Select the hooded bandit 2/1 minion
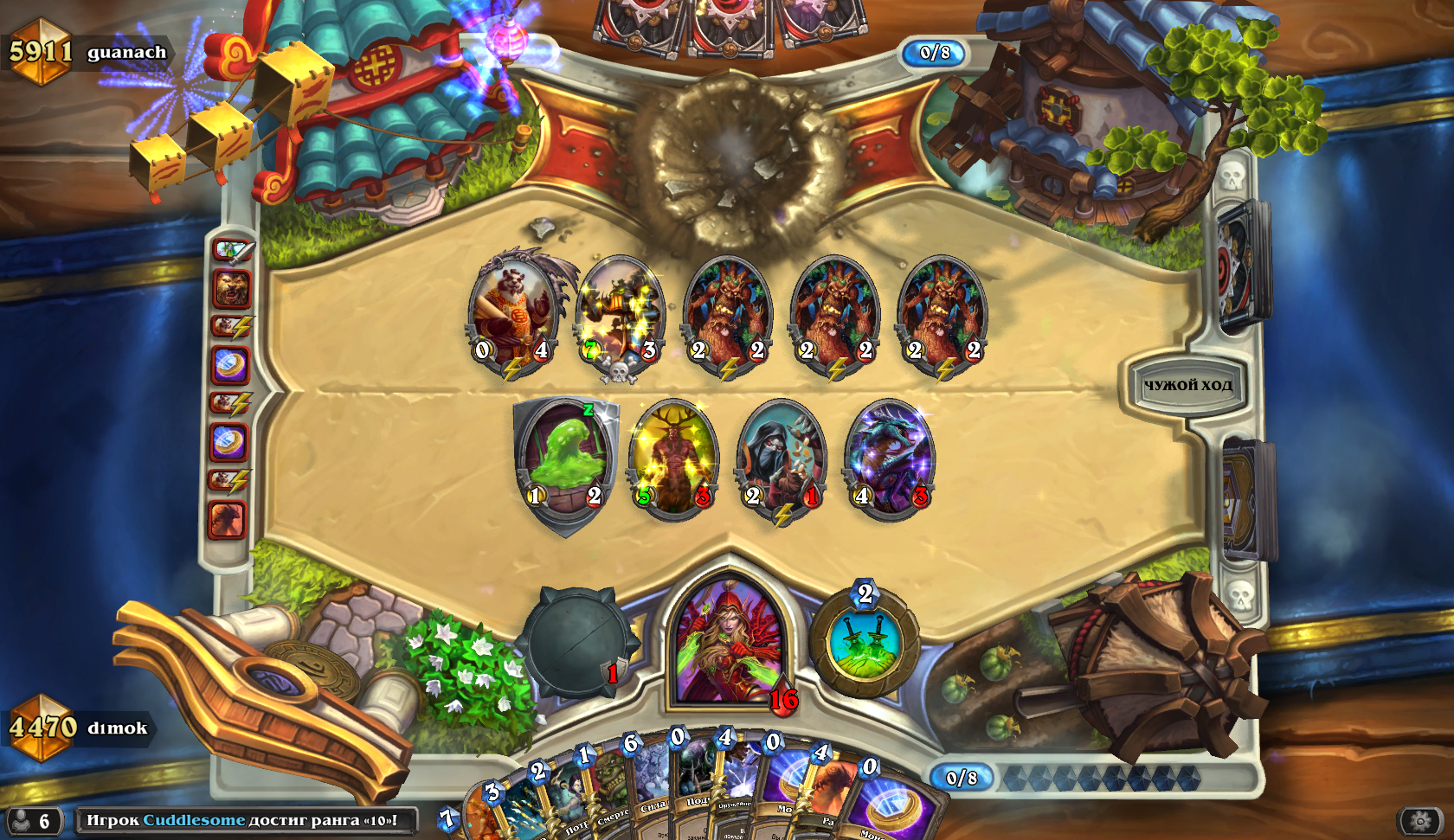 tap(782, 458)
